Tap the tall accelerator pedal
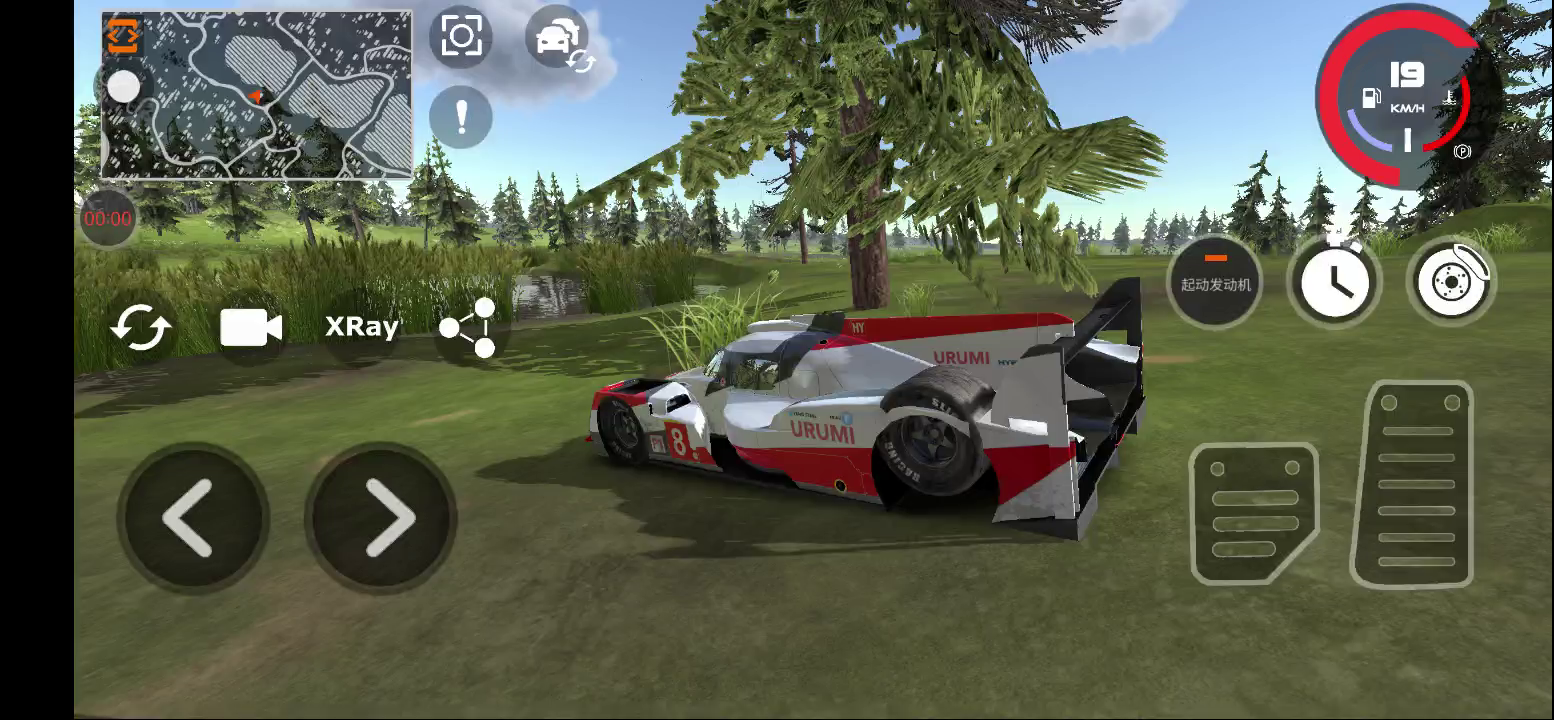 pyautogui.click(x=1413, y=485)
